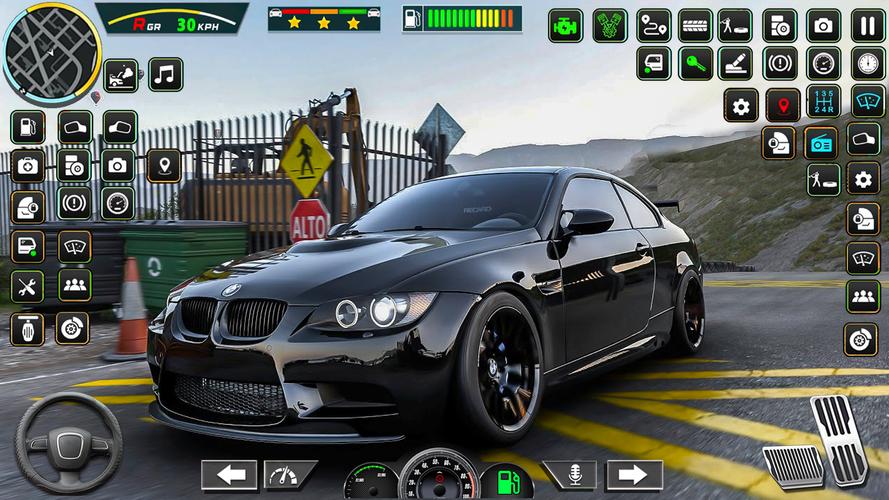Image resolution: width=889 pixels, height=500 pixels.
Task: Click the red location pin button
Action: point(782,104)
